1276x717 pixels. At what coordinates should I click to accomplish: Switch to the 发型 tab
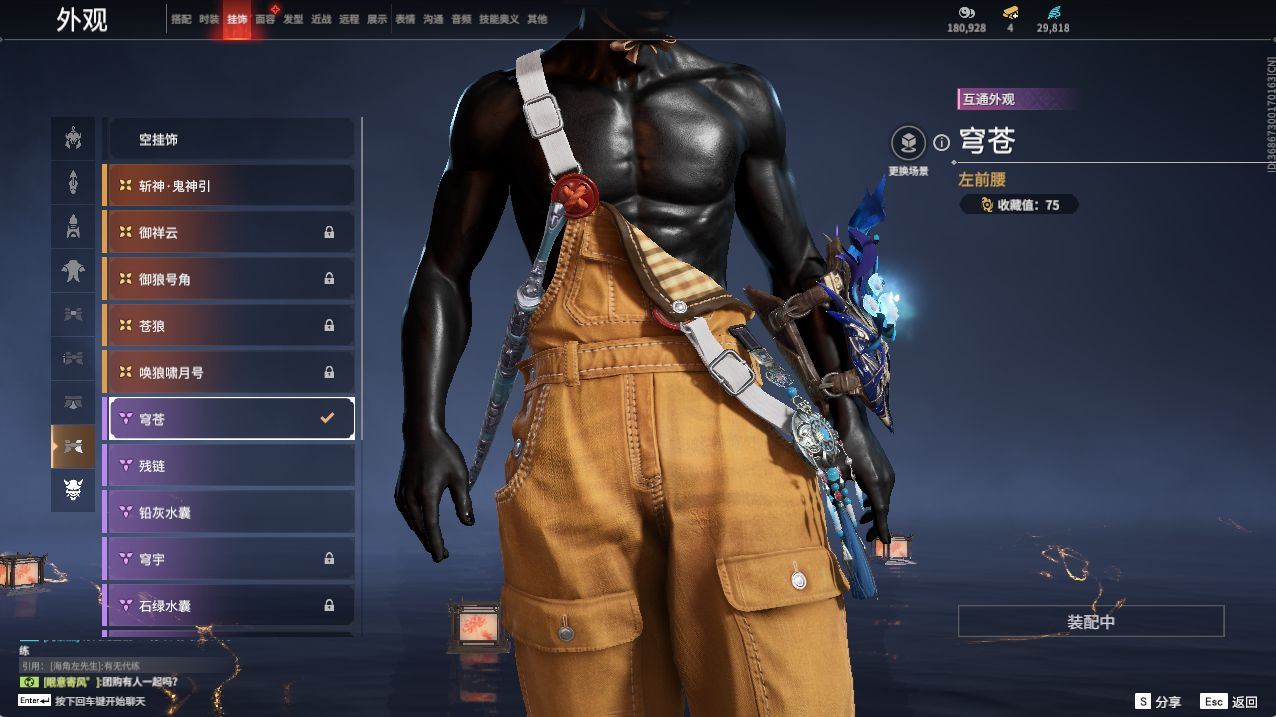(293, 19)
